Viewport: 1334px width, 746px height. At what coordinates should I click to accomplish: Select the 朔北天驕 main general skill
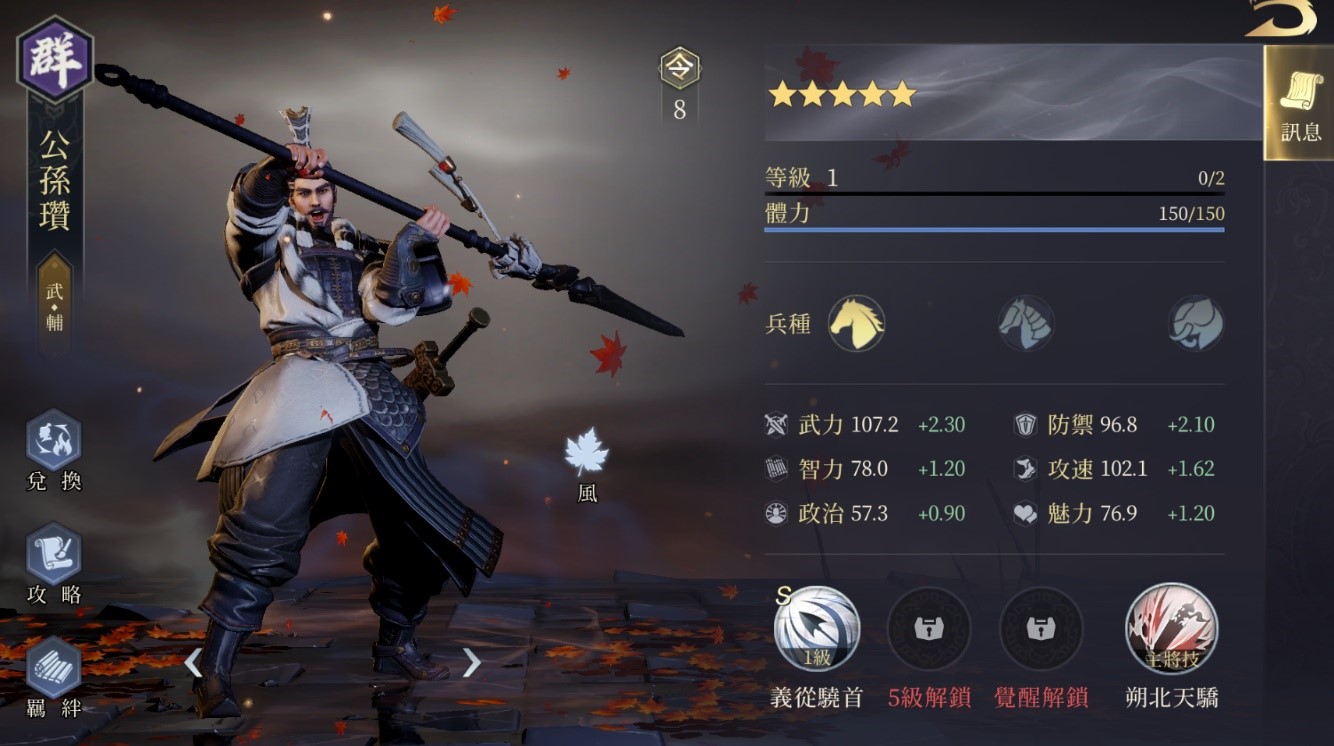click(1171, 630)
